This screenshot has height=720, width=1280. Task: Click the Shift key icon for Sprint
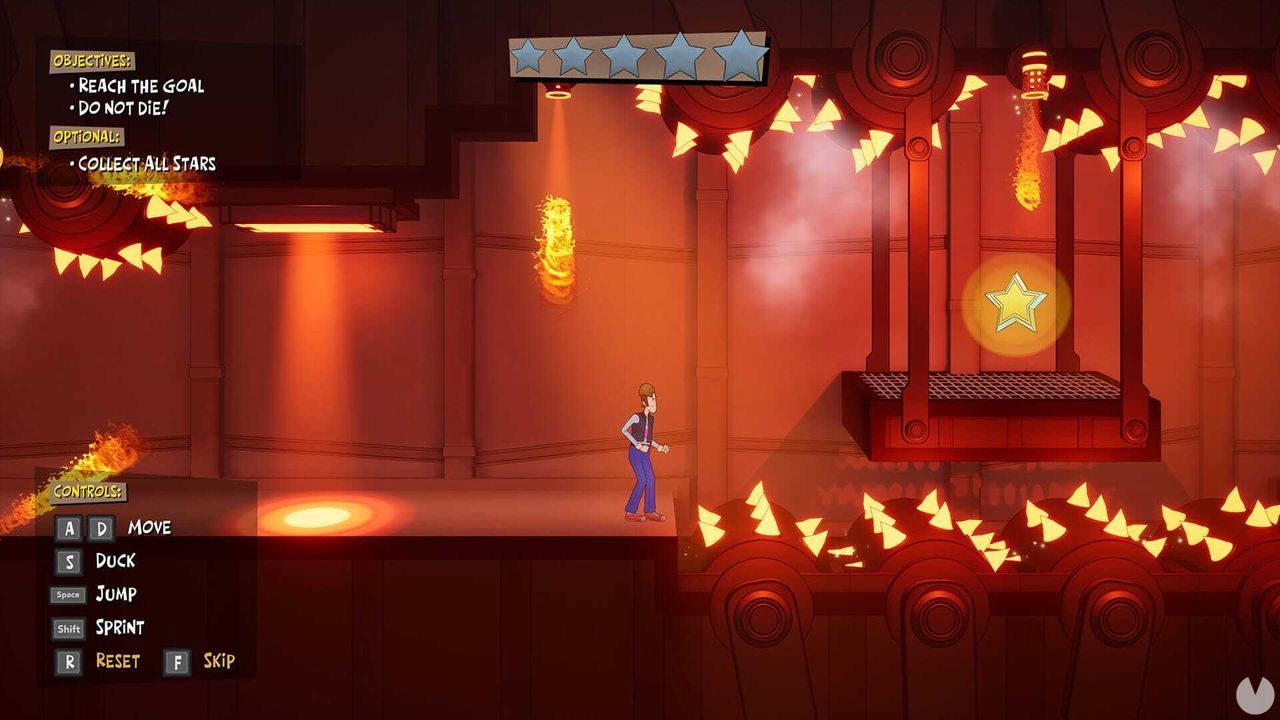[67, 627]
